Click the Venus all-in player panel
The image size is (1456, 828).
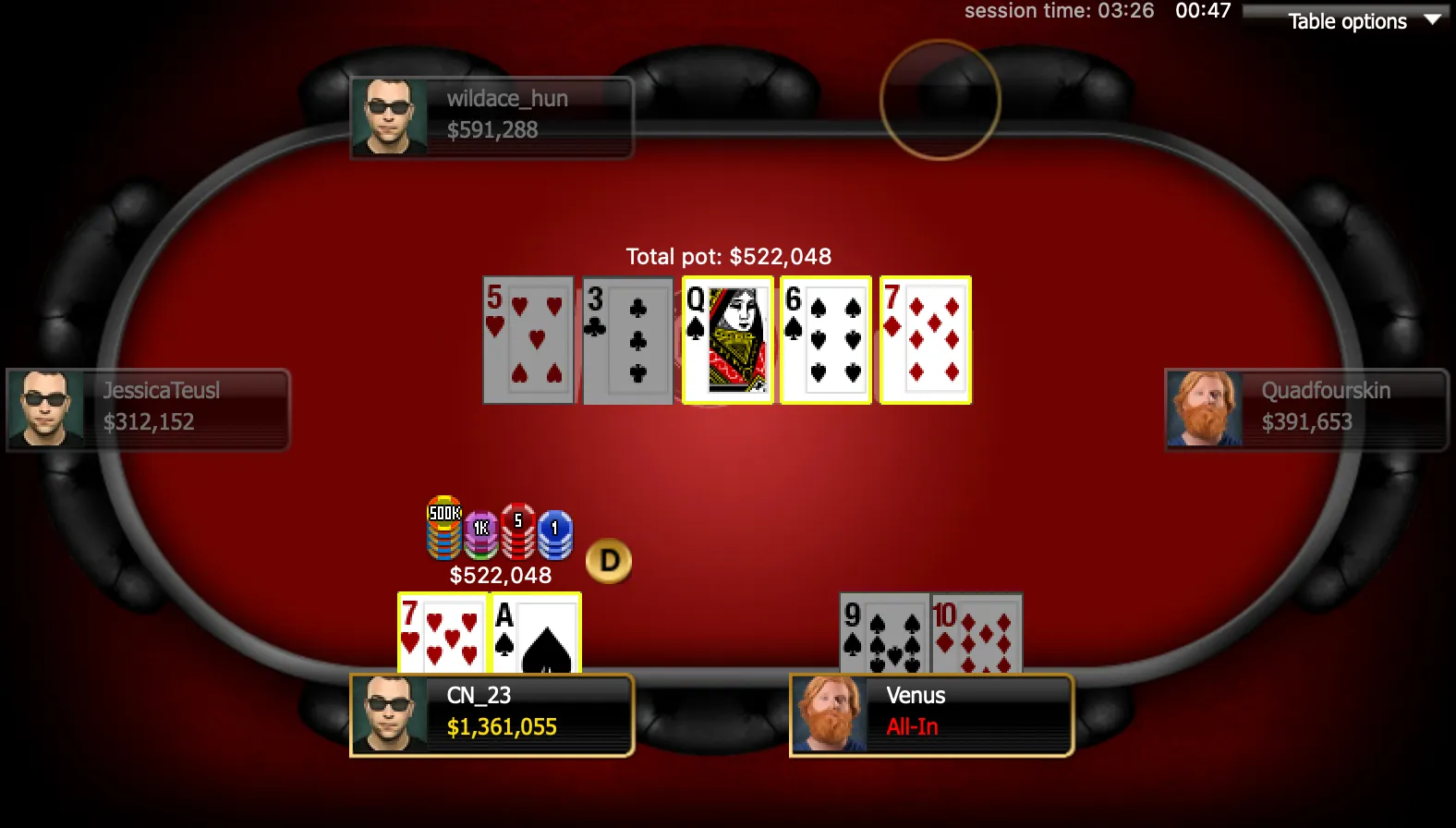pos(931,715)
